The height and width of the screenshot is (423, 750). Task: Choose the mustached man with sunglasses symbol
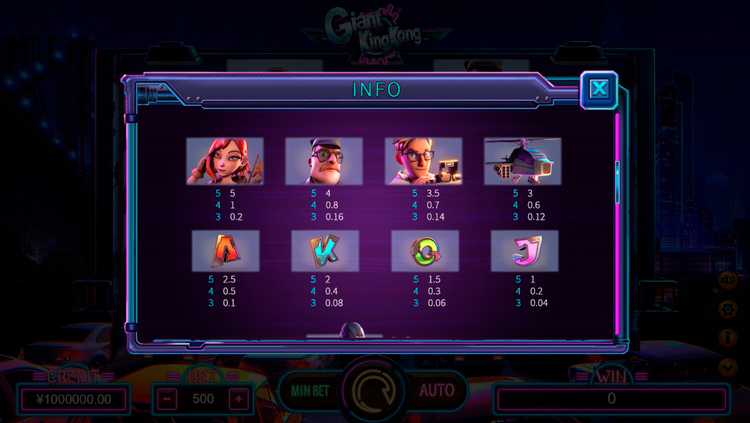coord(323,161)
